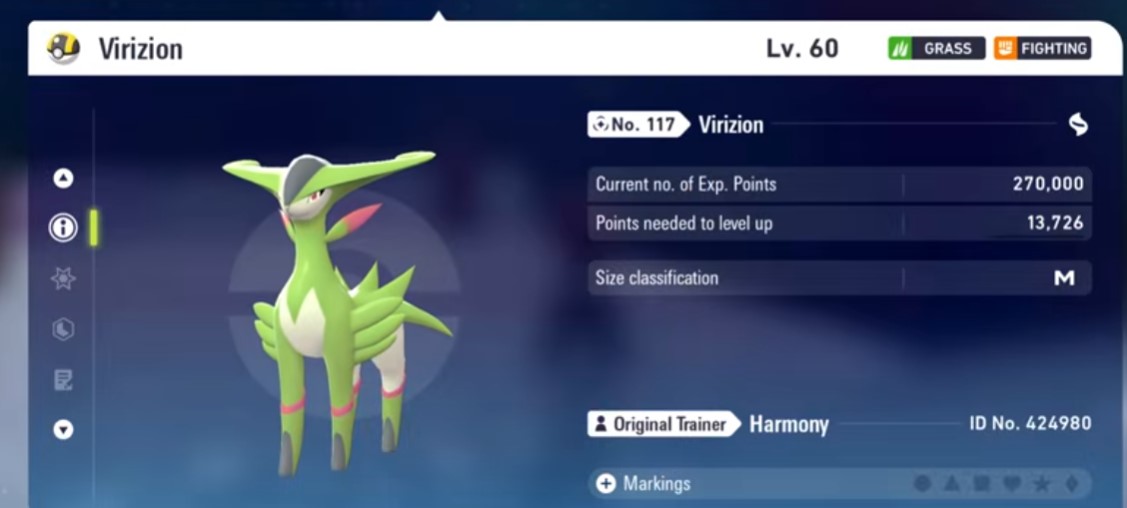Click the up arrow in the sidebar

[x=63, y=178]
